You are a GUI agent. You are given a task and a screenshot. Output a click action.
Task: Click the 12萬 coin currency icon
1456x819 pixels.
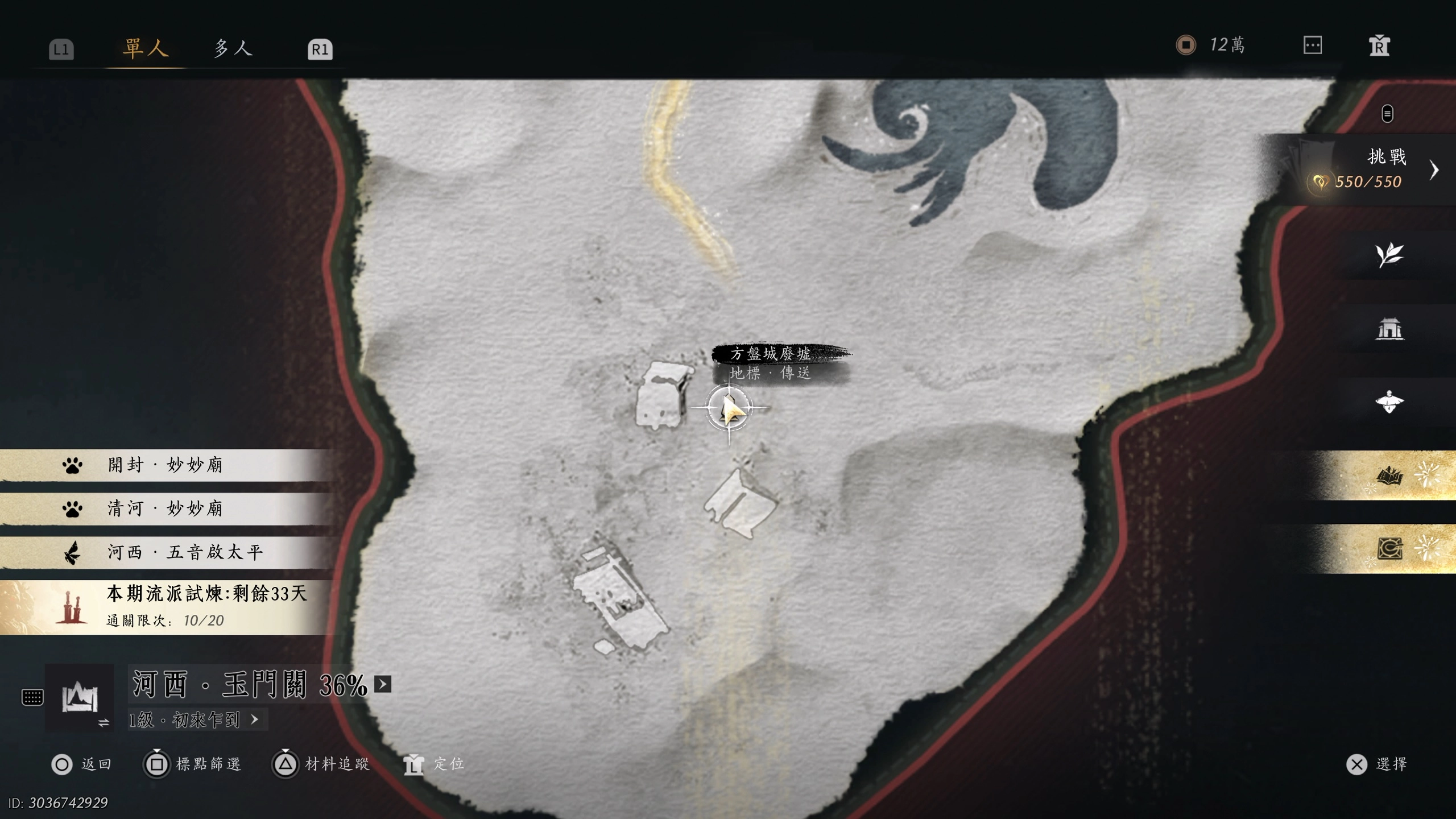coord(1186,45)
